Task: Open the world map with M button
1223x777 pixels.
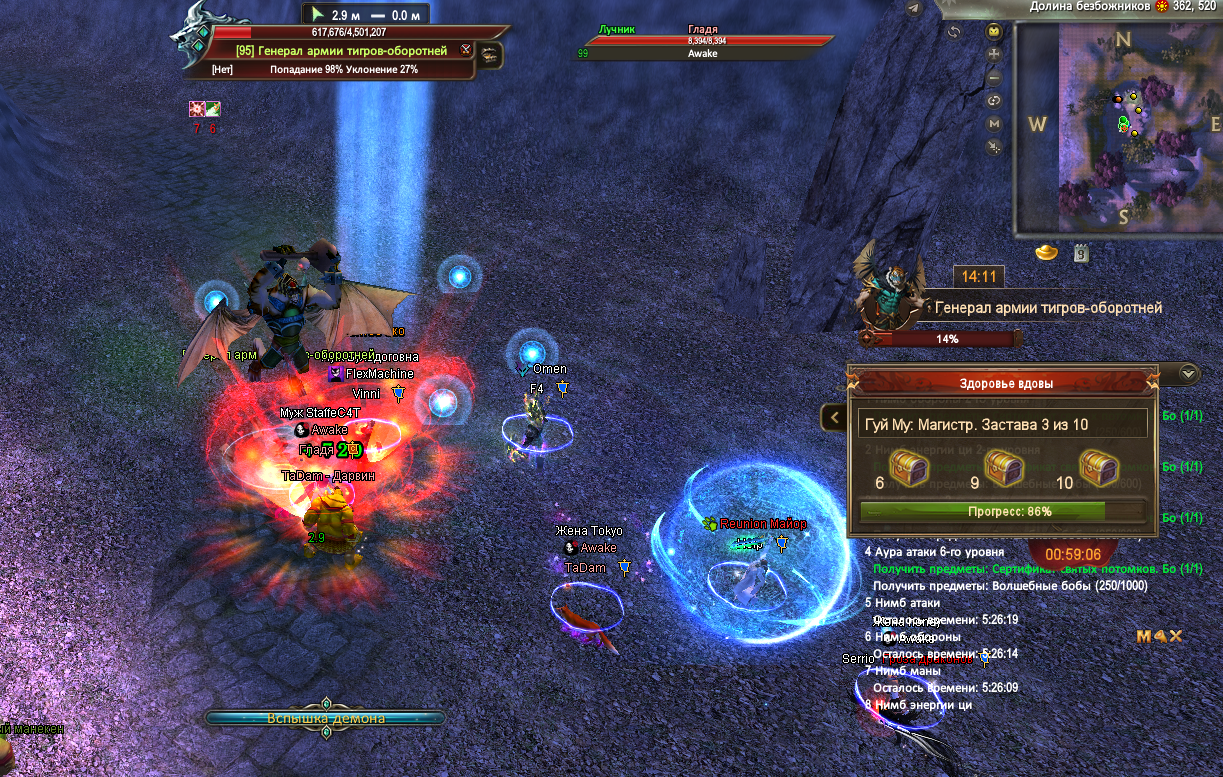Action: pos(994,124)
